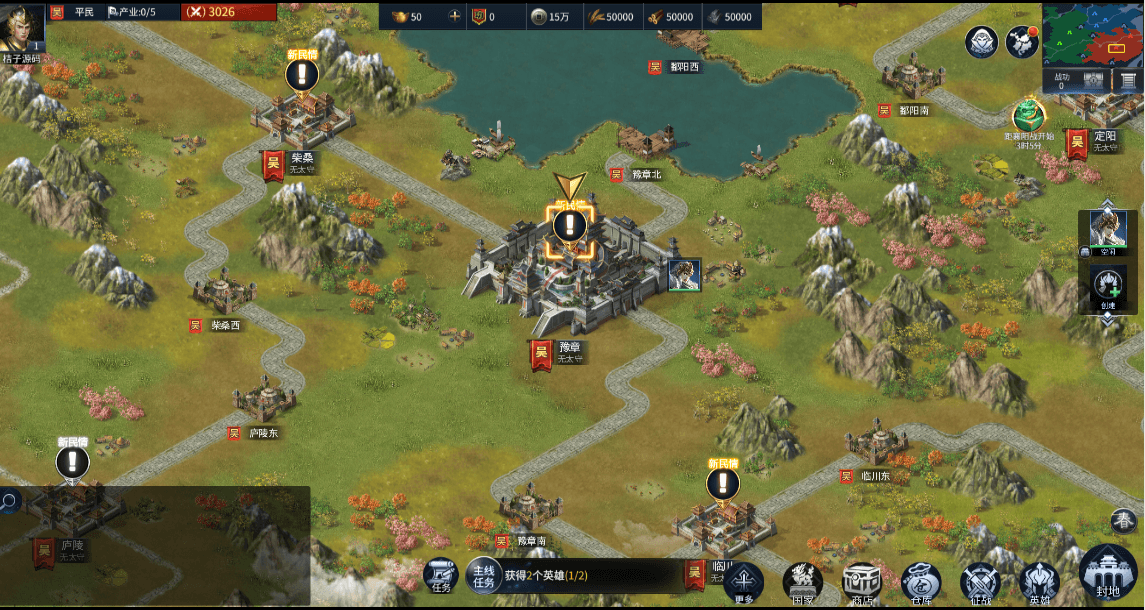Image resolution: width=1145 pixels, height=610 pixels.
Task: Click the treasure chest button under the minimap
Action: point(1094,81)
